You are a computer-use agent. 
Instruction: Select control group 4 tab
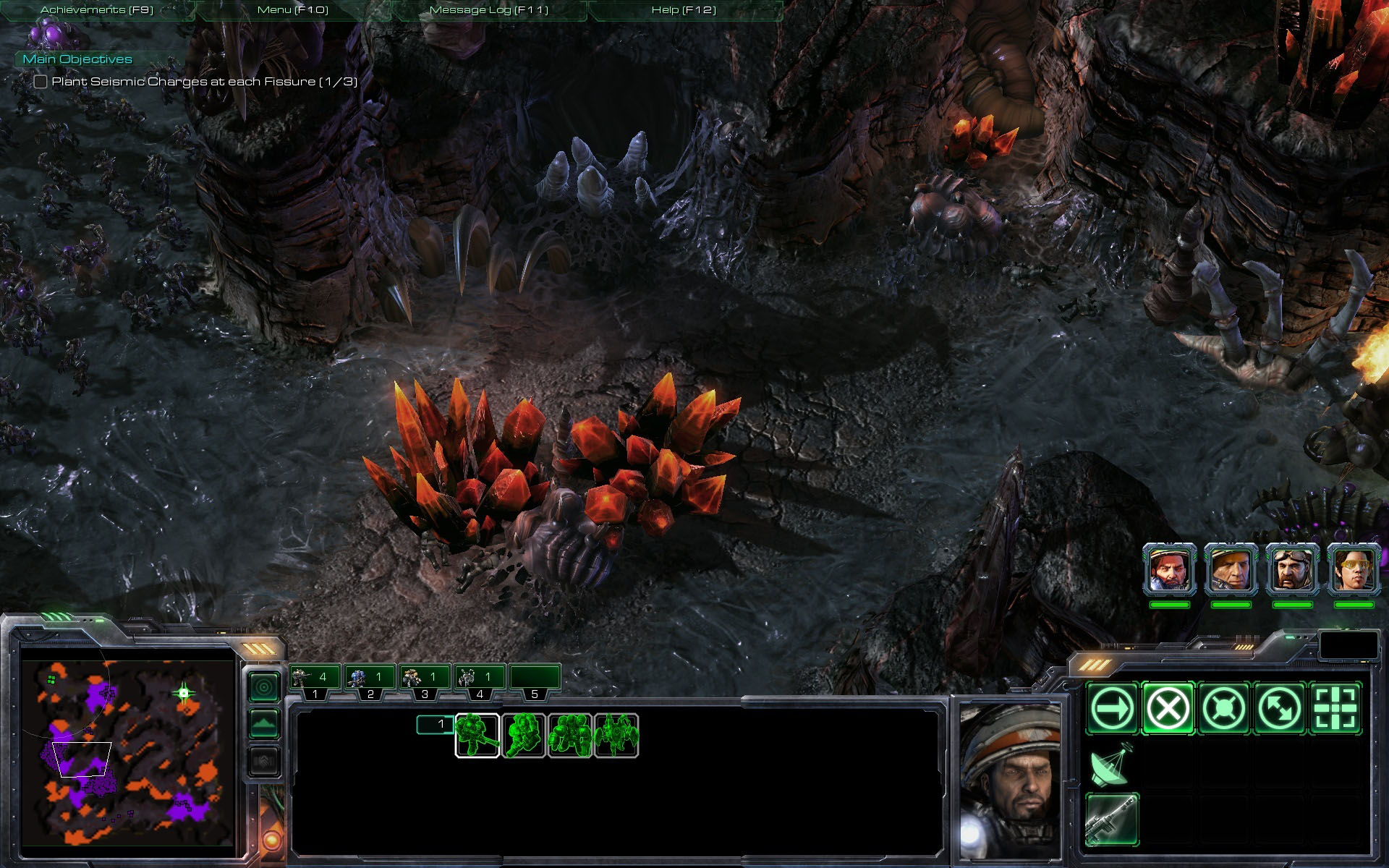(x=480, y=681)
